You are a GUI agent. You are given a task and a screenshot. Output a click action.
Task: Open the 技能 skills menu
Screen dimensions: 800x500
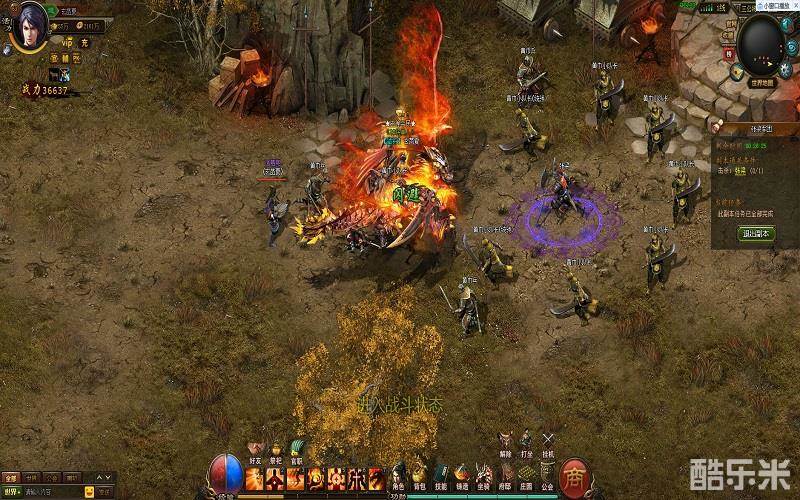click(441, 475)
